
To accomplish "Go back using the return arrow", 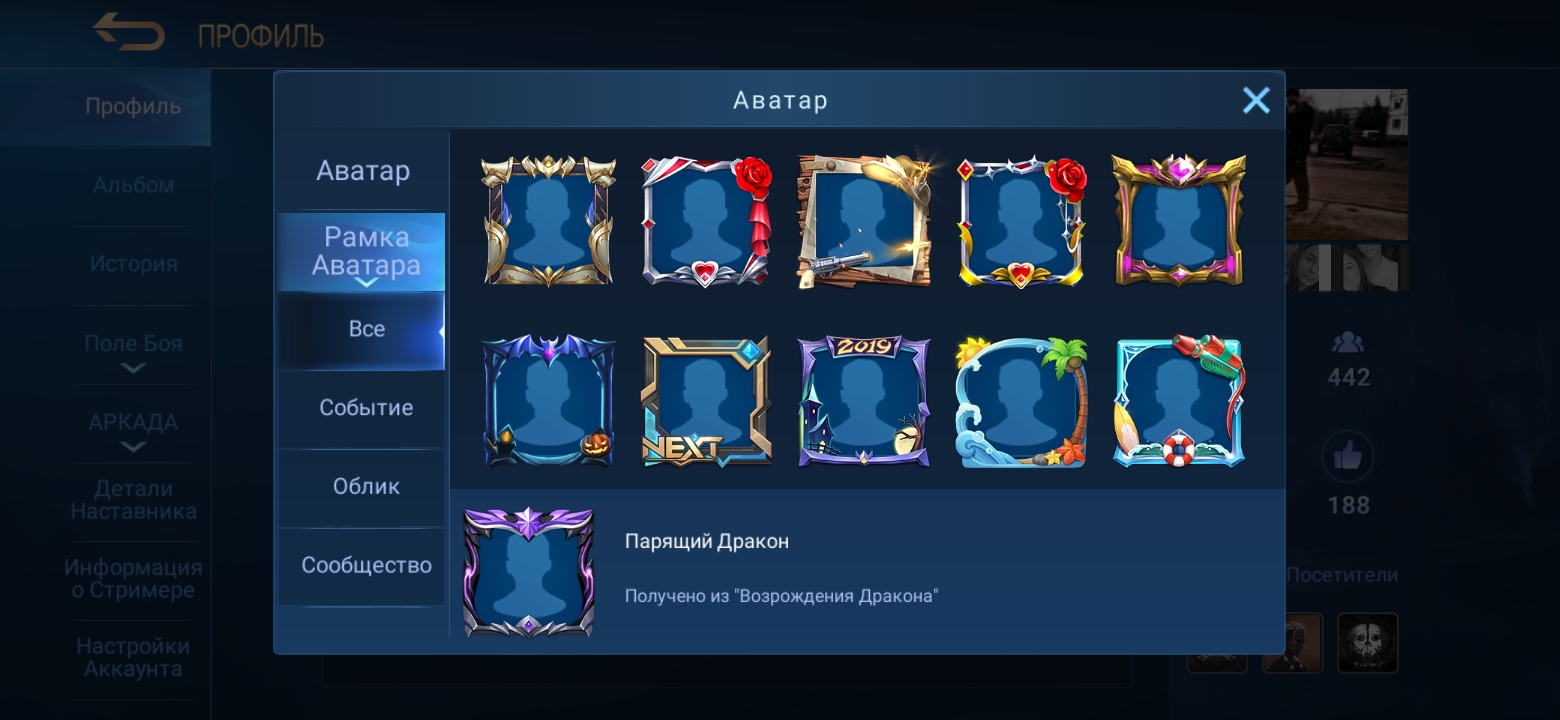I will tap(129, 33).
